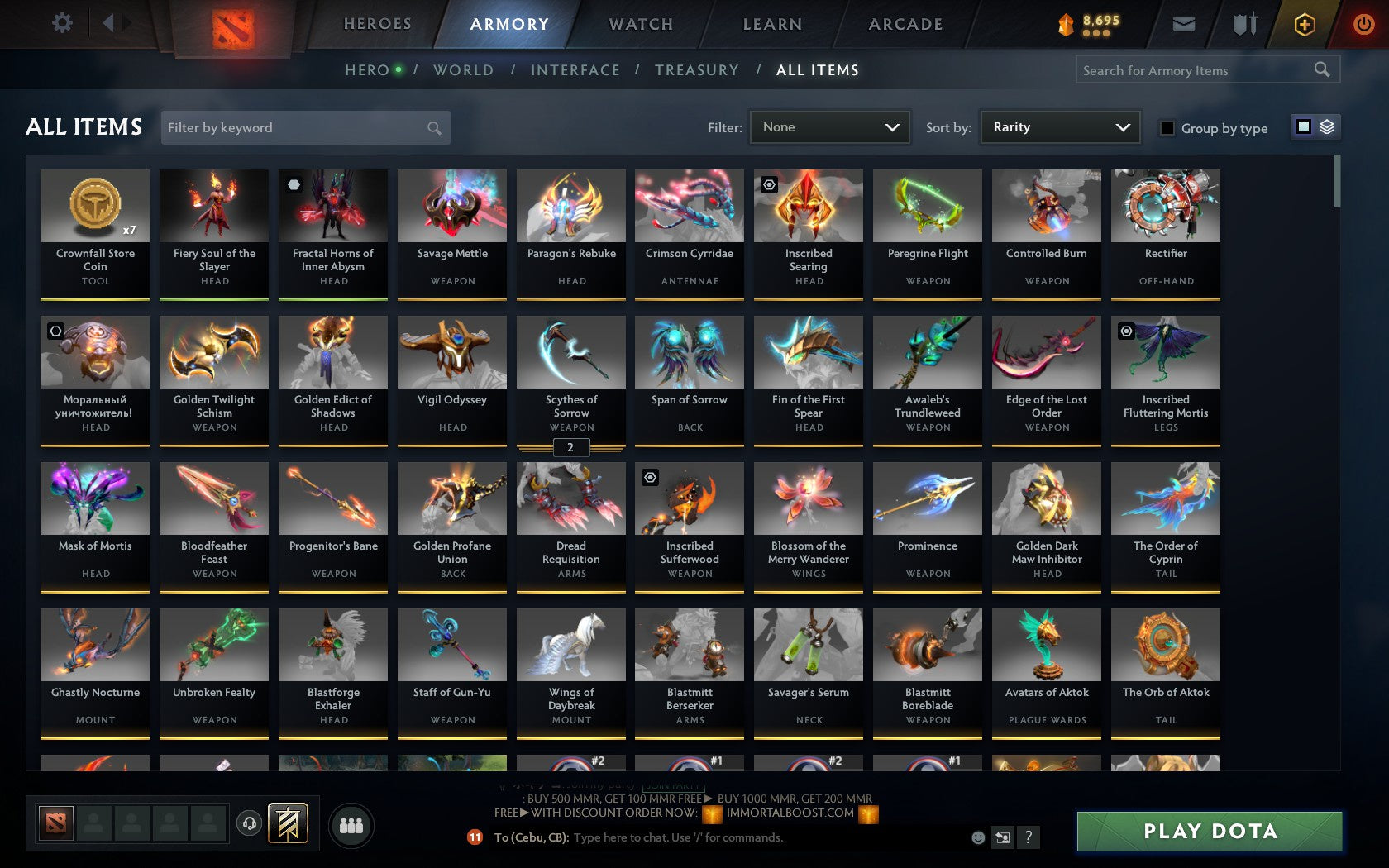Screen dimensions: 1389x868
Task: Toggle the layered stack view icon
Action: [1328, 127]
